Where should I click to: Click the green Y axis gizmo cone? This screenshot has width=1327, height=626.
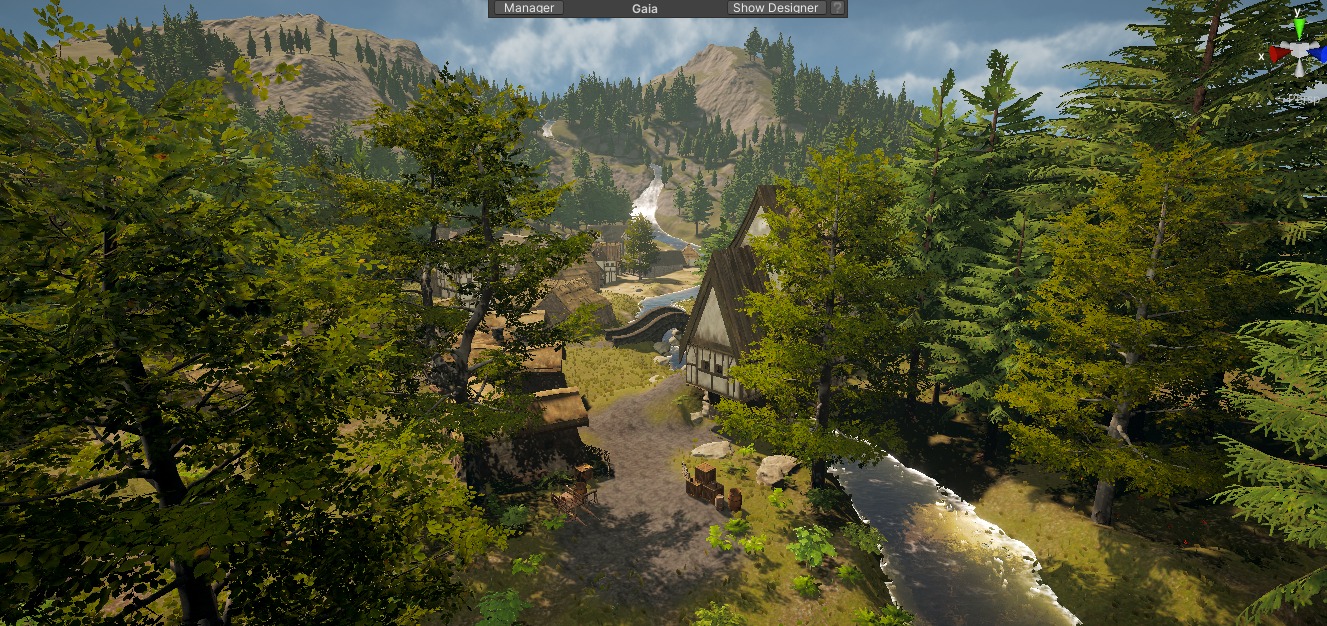[1298, 29]
